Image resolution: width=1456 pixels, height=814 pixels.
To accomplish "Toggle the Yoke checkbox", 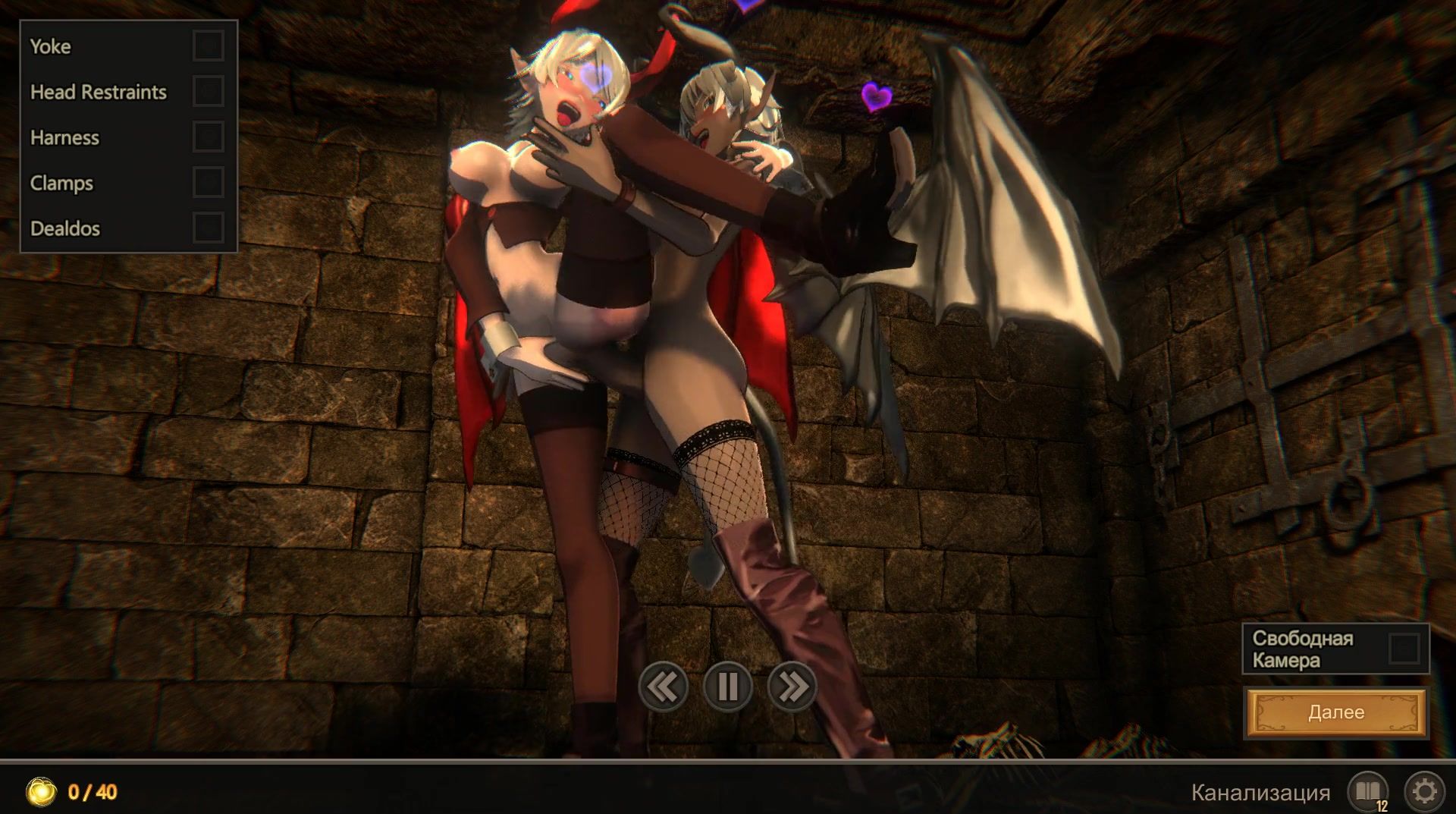I will [x=208, y=46].
